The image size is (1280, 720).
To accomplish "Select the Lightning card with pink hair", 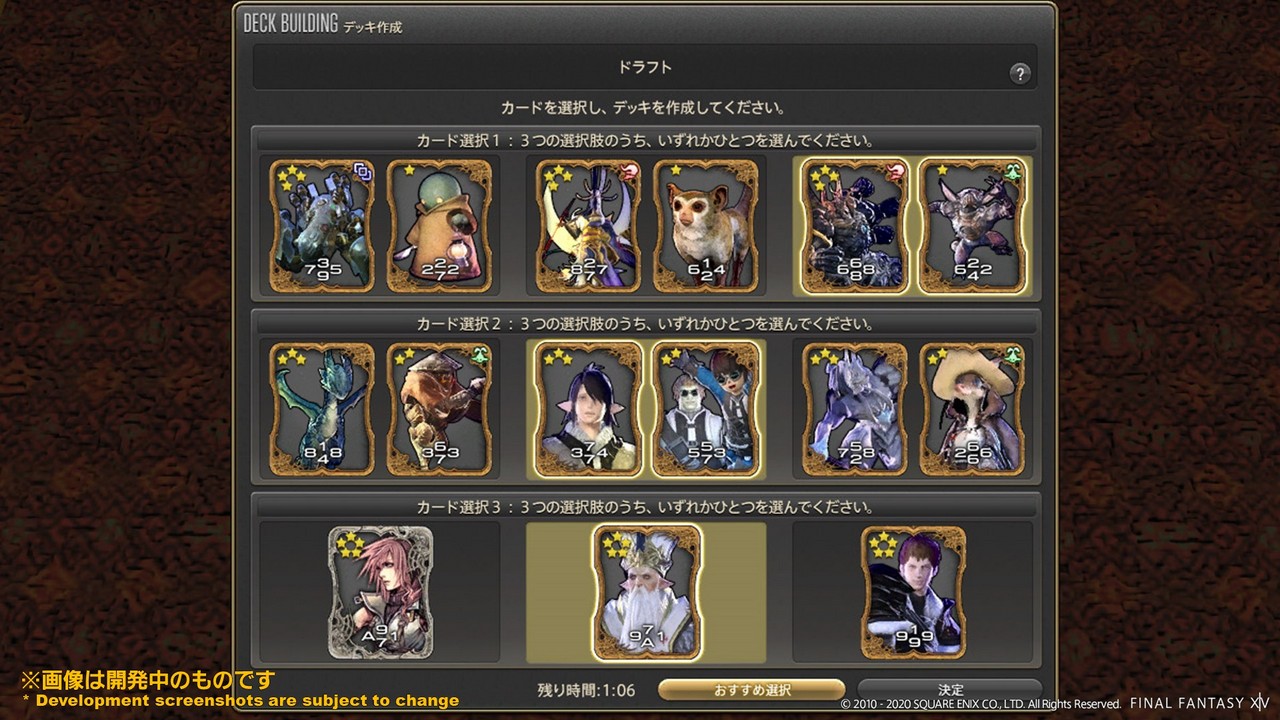I will pos(381,593).
